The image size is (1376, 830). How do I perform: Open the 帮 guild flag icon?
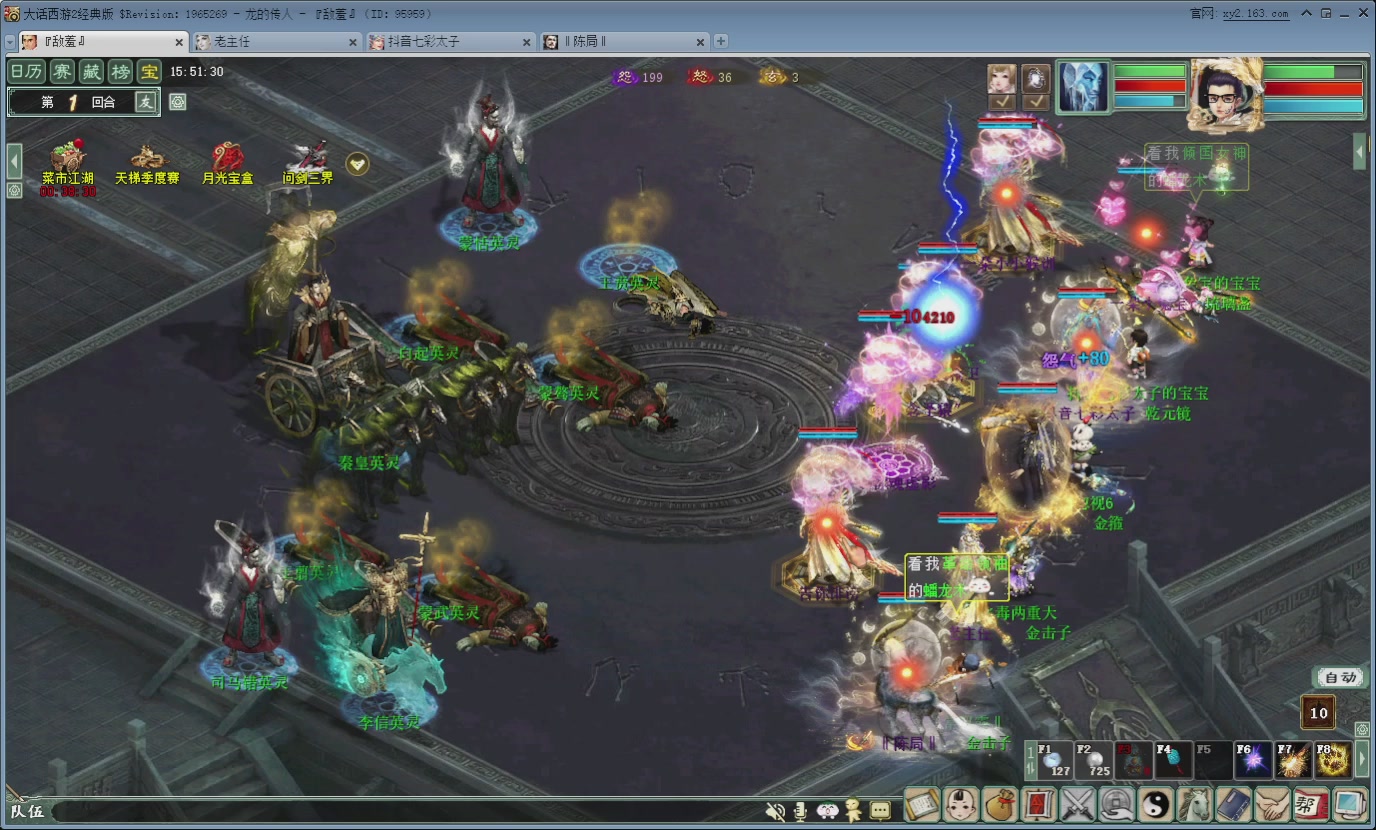coord(1311,804)
